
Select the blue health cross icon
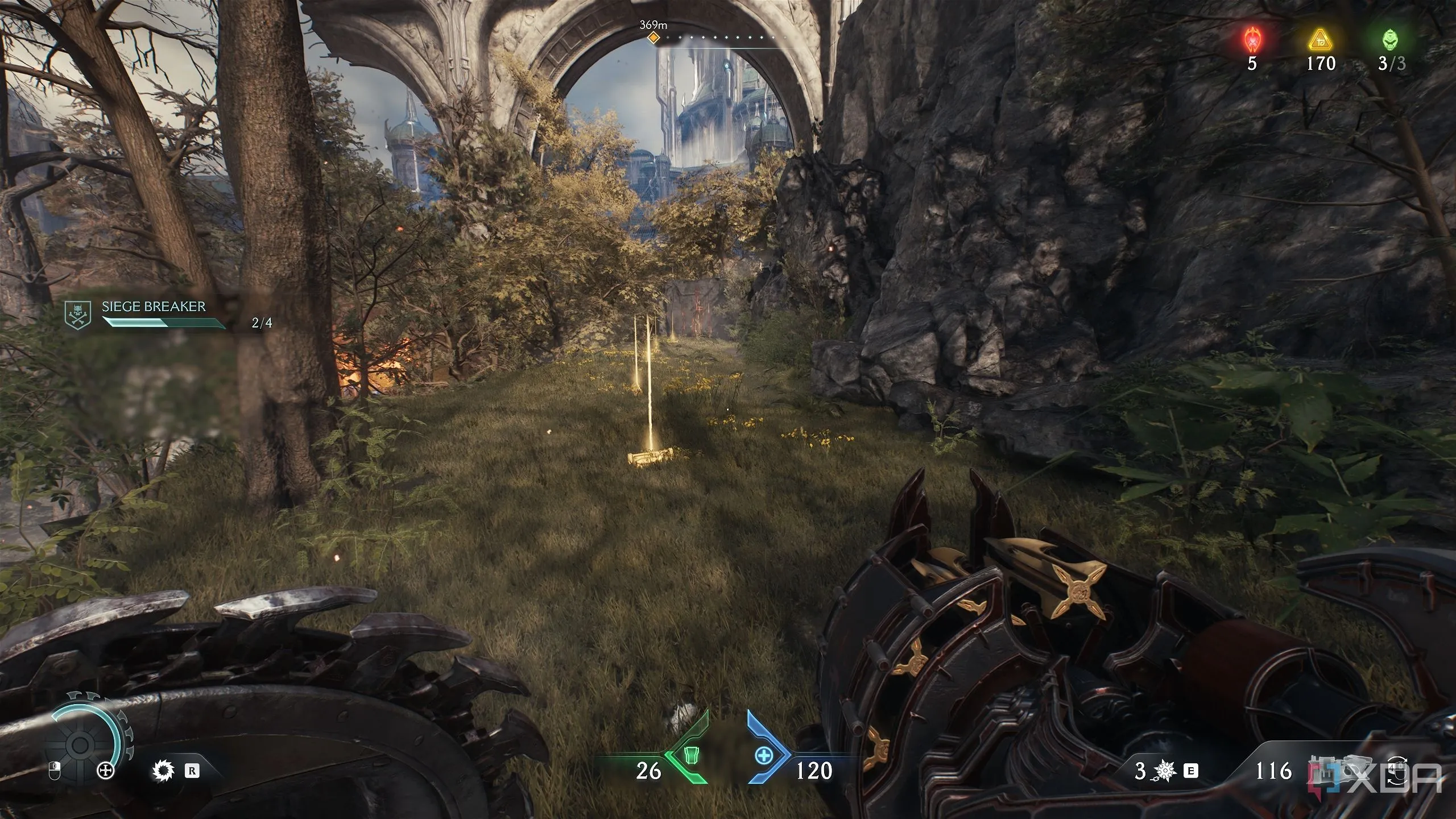coord(764,756)
